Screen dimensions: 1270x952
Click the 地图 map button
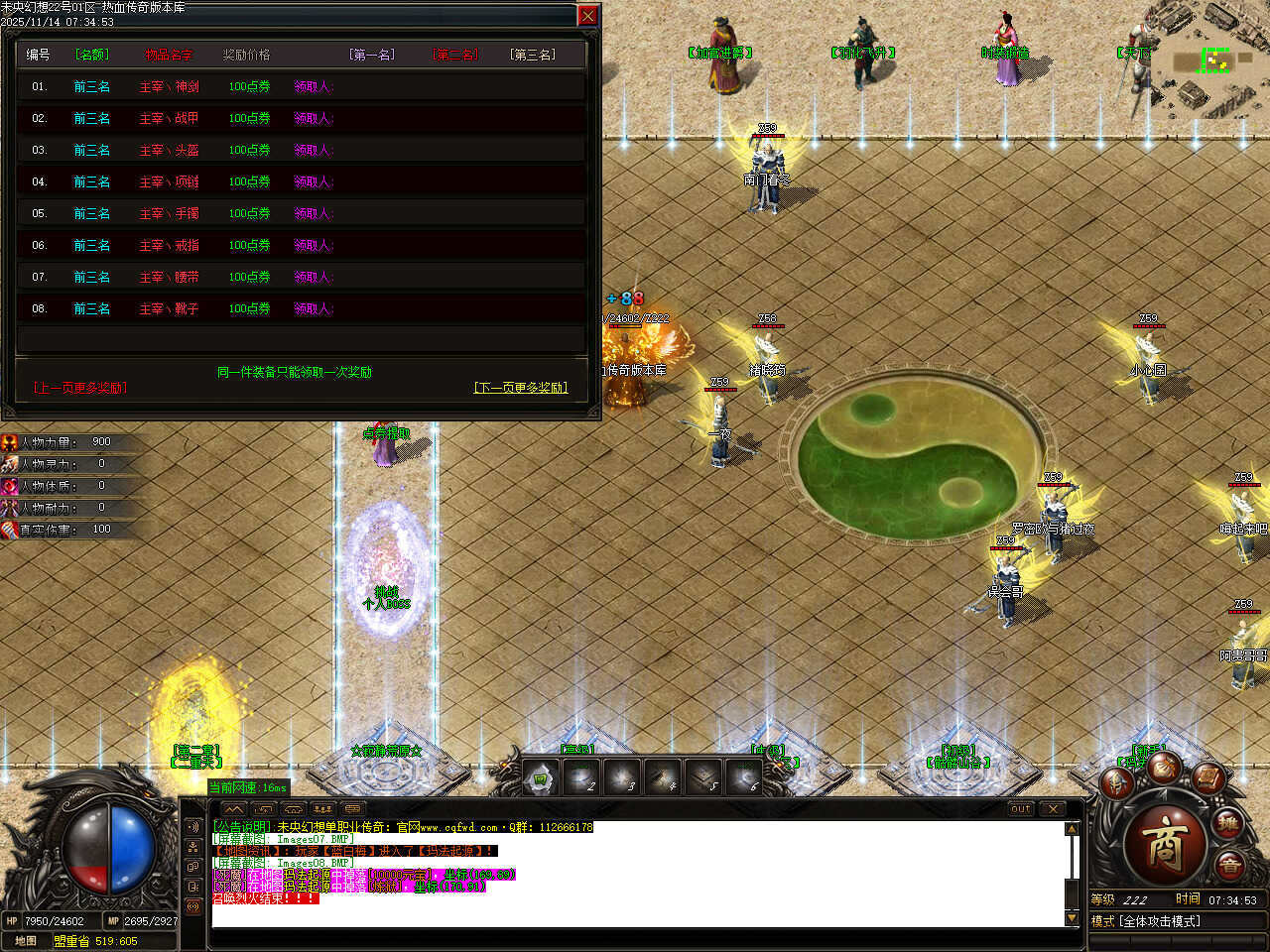(x=26, y=941)
